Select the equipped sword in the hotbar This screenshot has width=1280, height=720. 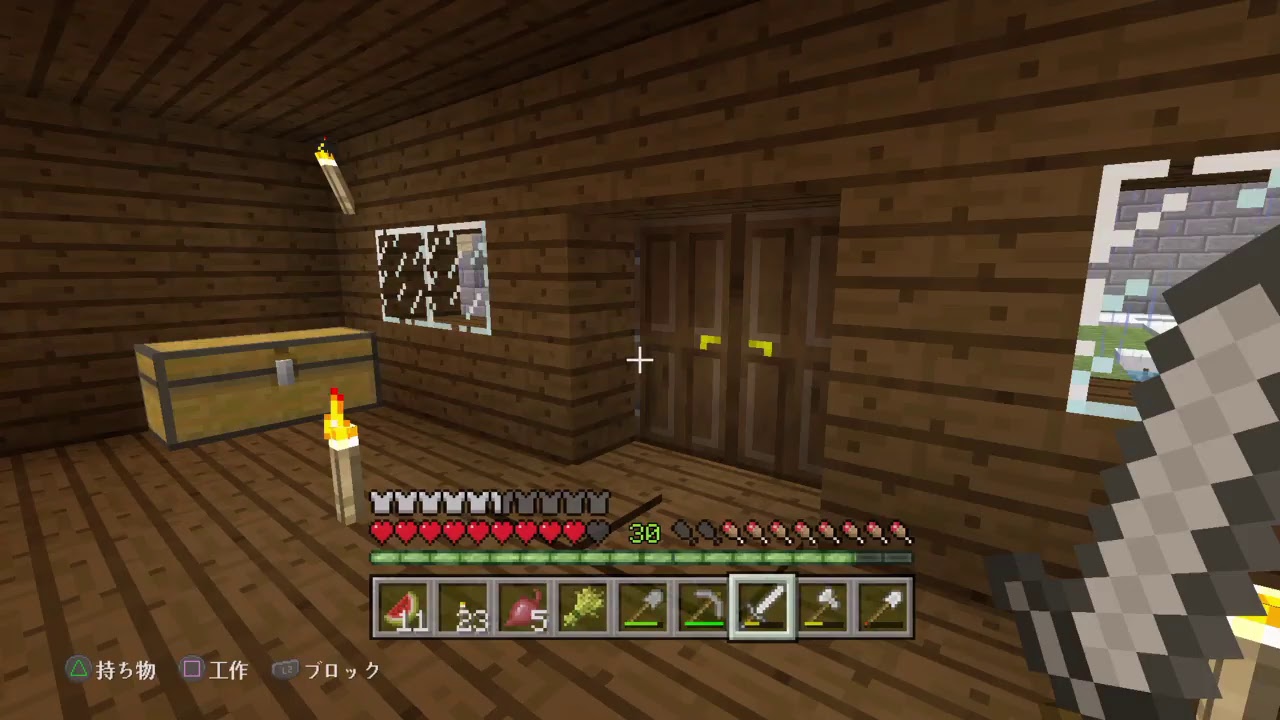(x=763, y=608)
